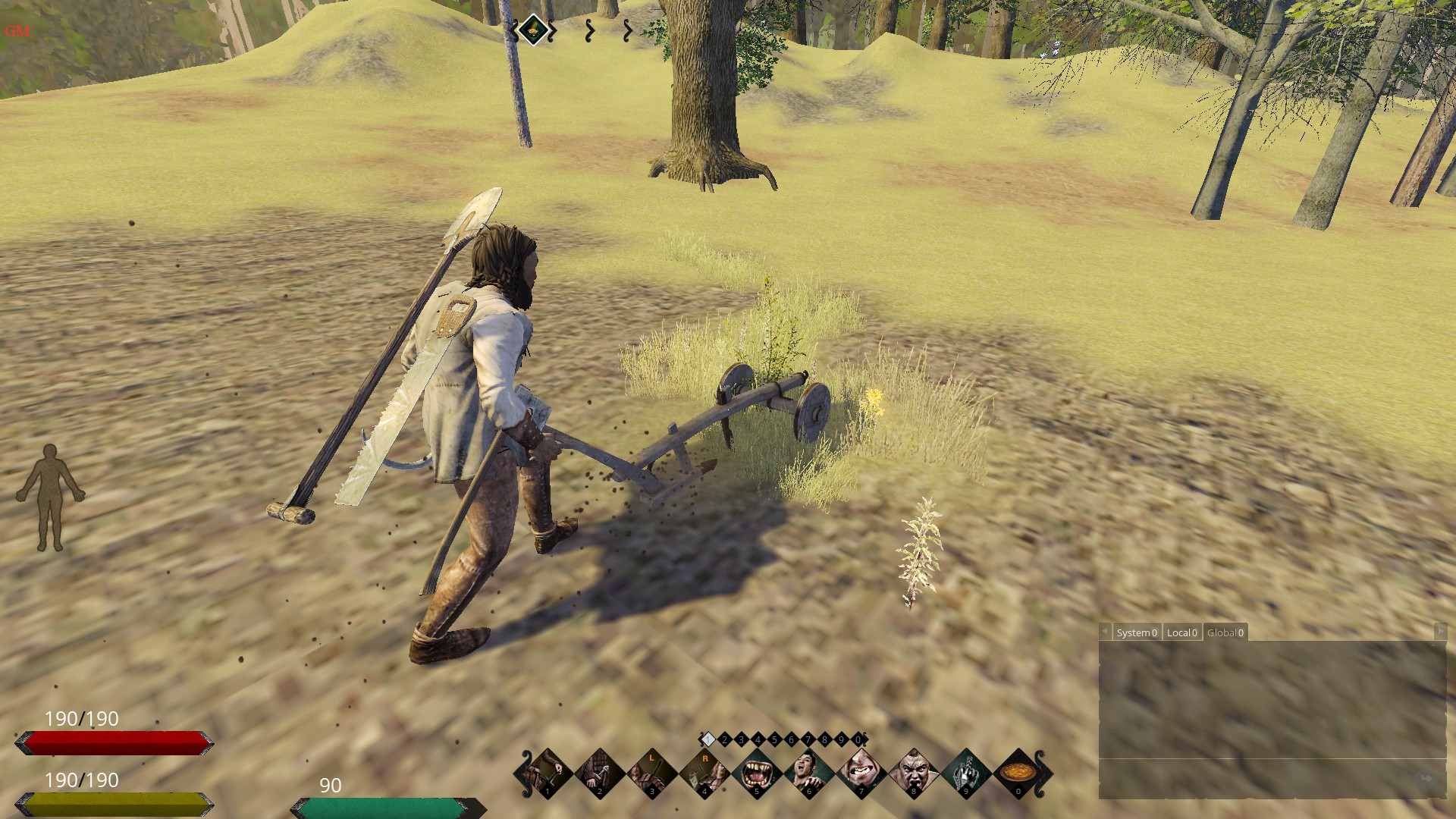Switch to hotbar page 0

pos(858,739)
